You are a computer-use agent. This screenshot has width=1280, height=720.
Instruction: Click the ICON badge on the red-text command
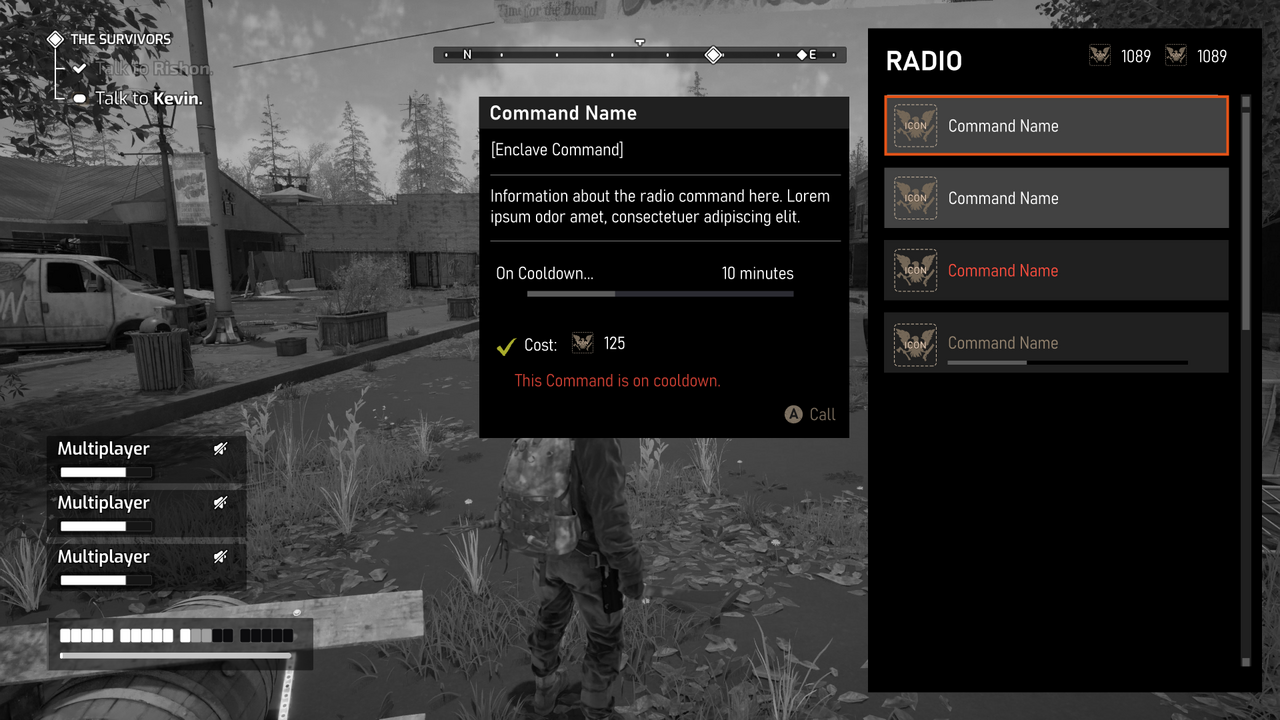pos(915,270)
